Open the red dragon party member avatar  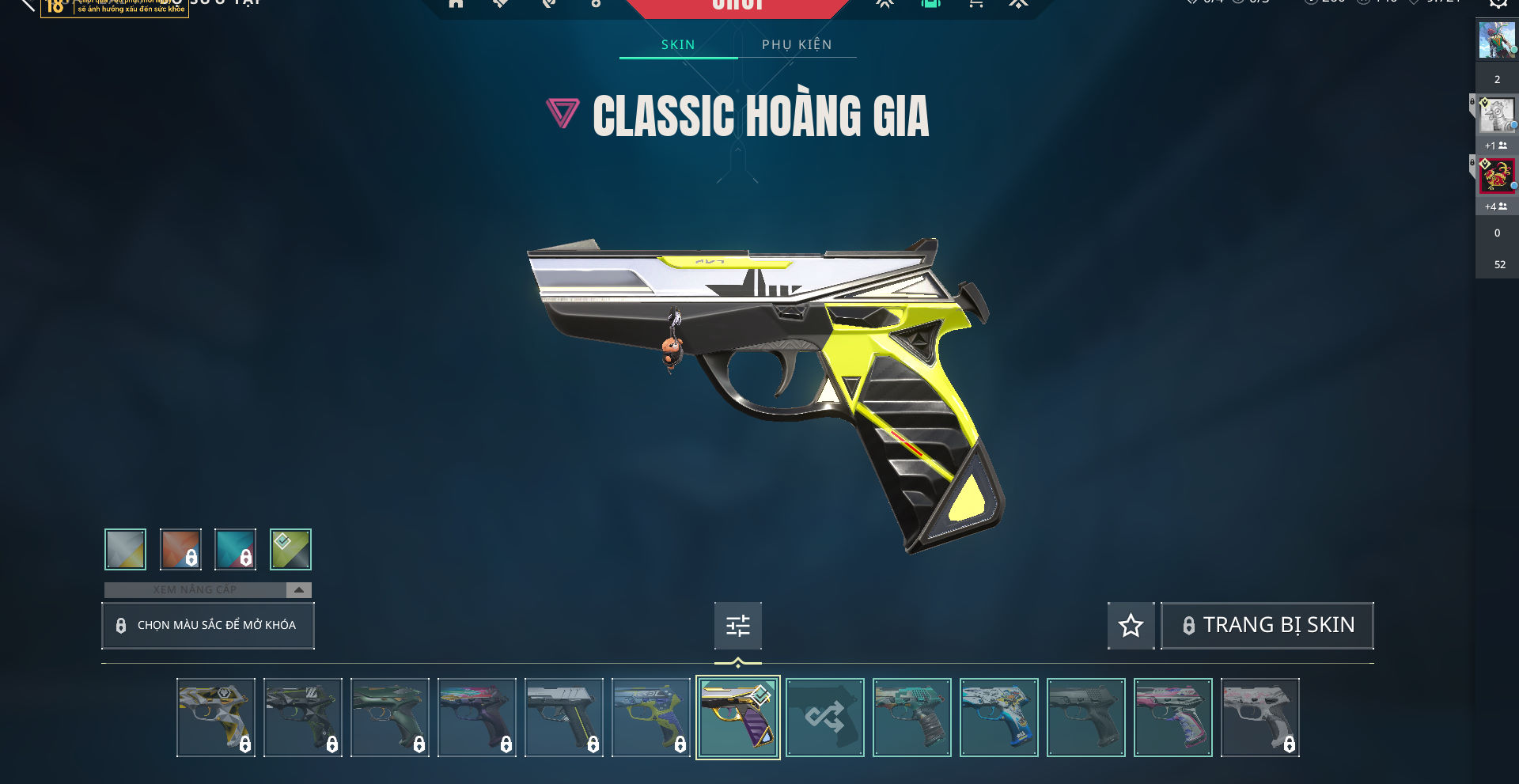pyautogui.click(x=1497, y=176)
